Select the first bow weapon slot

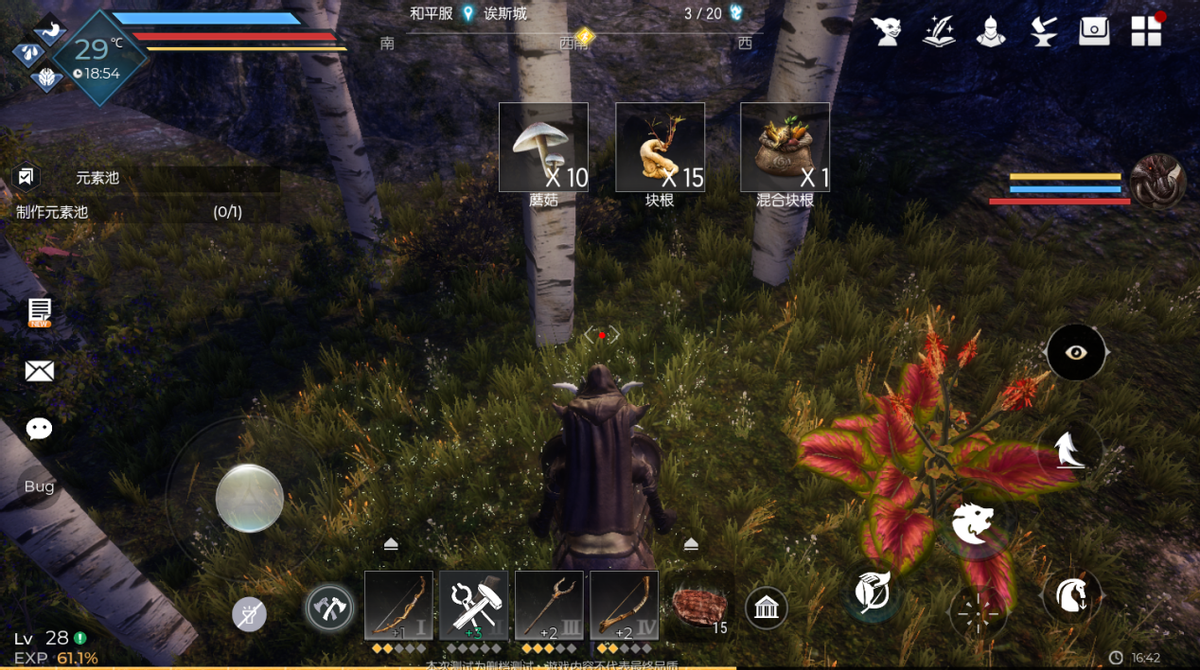pyautogui.click(x=399, y=606)
